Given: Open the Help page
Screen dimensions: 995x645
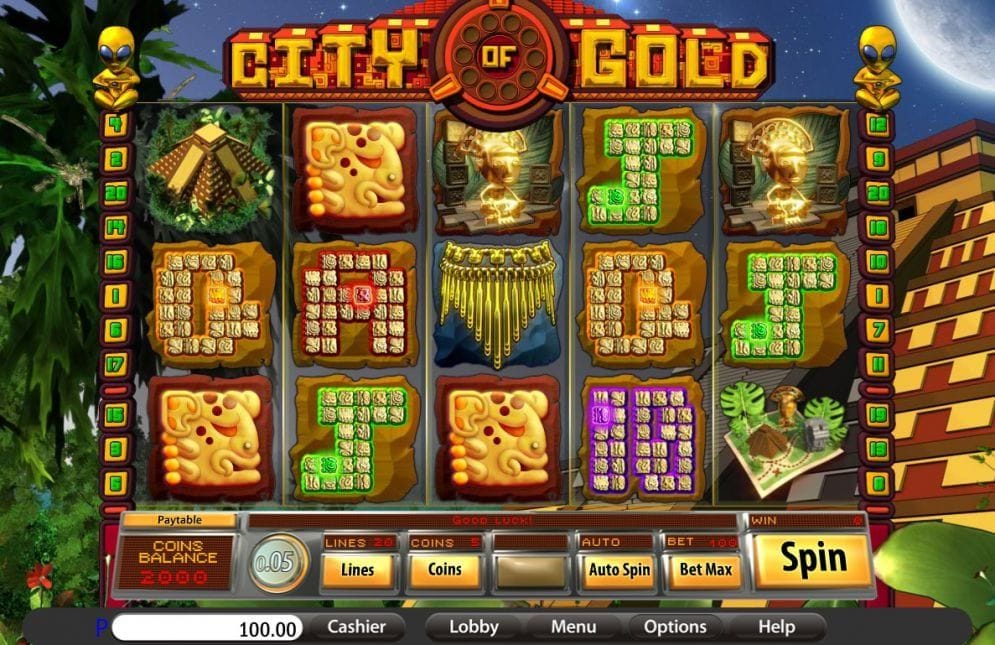Looking at the screenshot, I should [776, 627].
